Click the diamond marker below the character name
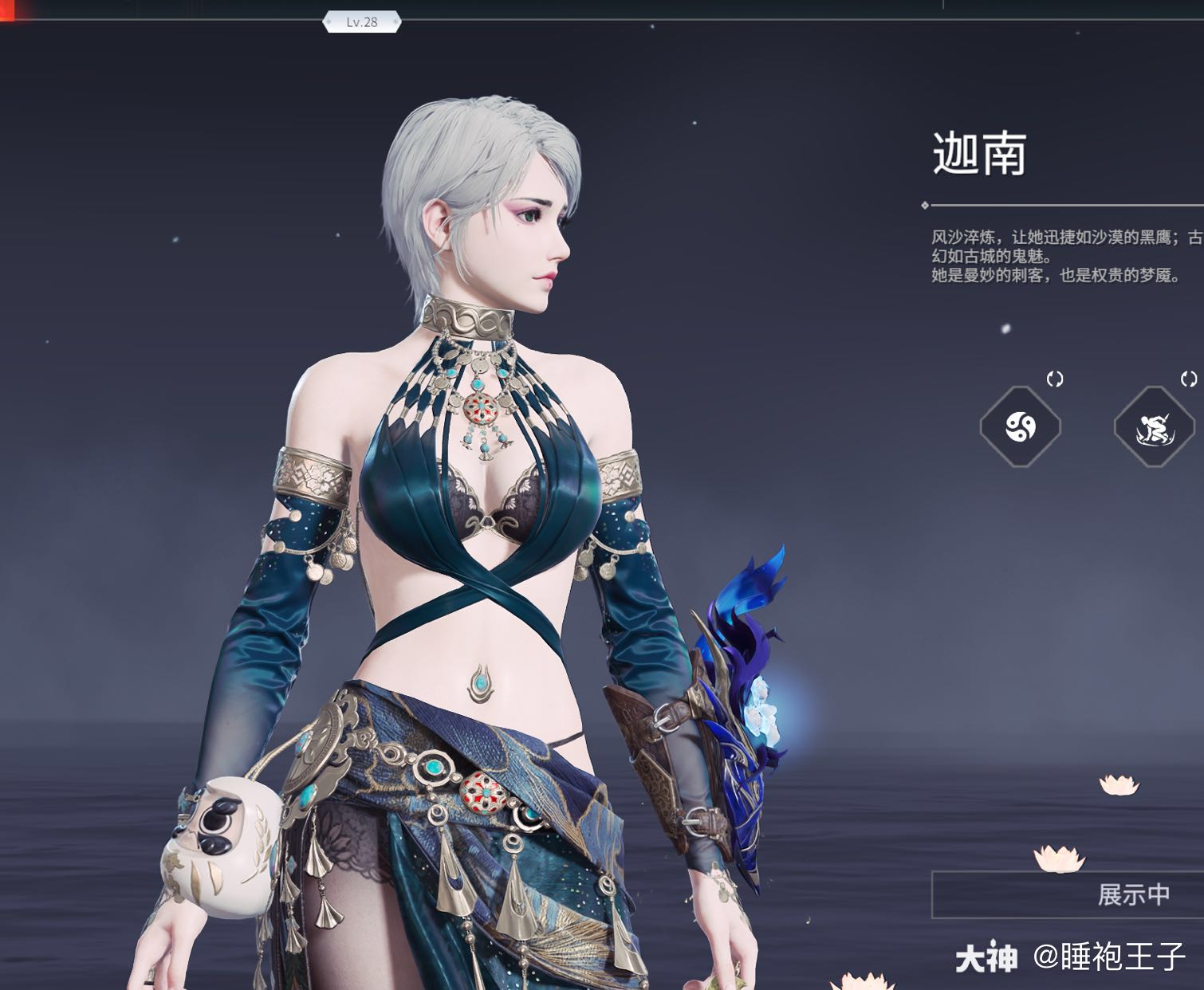The height and width of the screenshot is (990, 1204). tap(924, 203)
